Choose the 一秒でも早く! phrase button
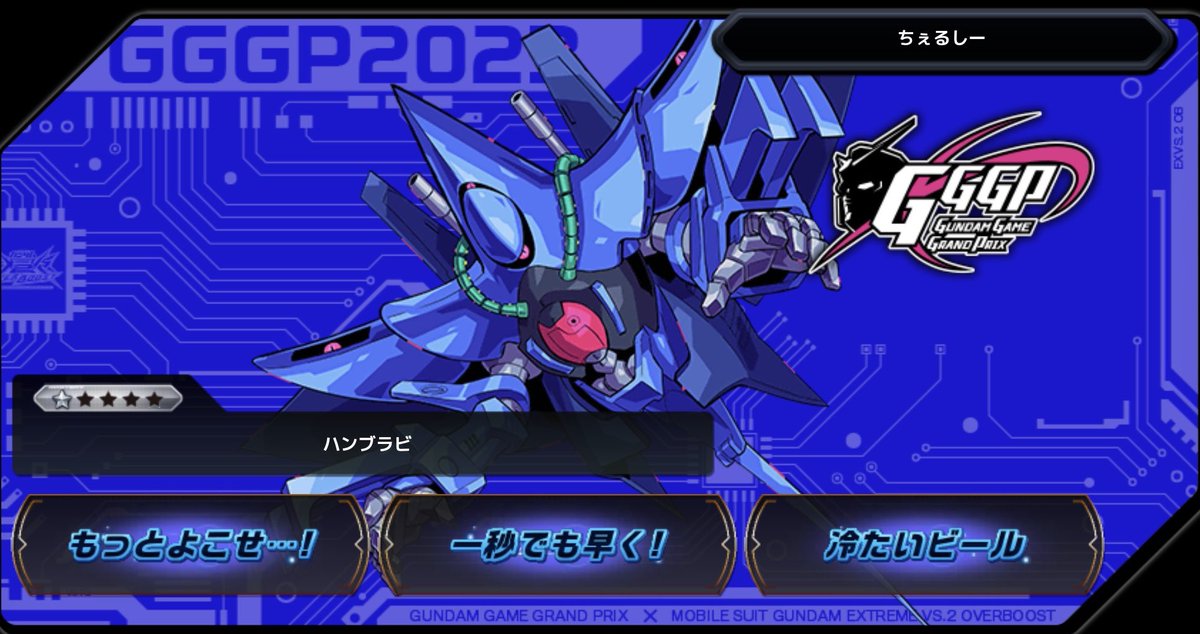Image resolution: width=1200 pixels, height=634 pixels. [558, 545]
